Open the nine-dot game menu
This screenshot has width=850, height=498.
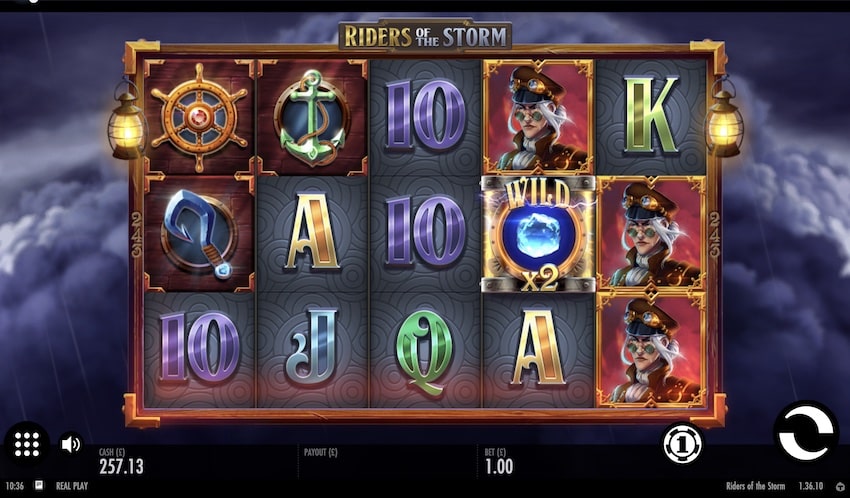26,444
